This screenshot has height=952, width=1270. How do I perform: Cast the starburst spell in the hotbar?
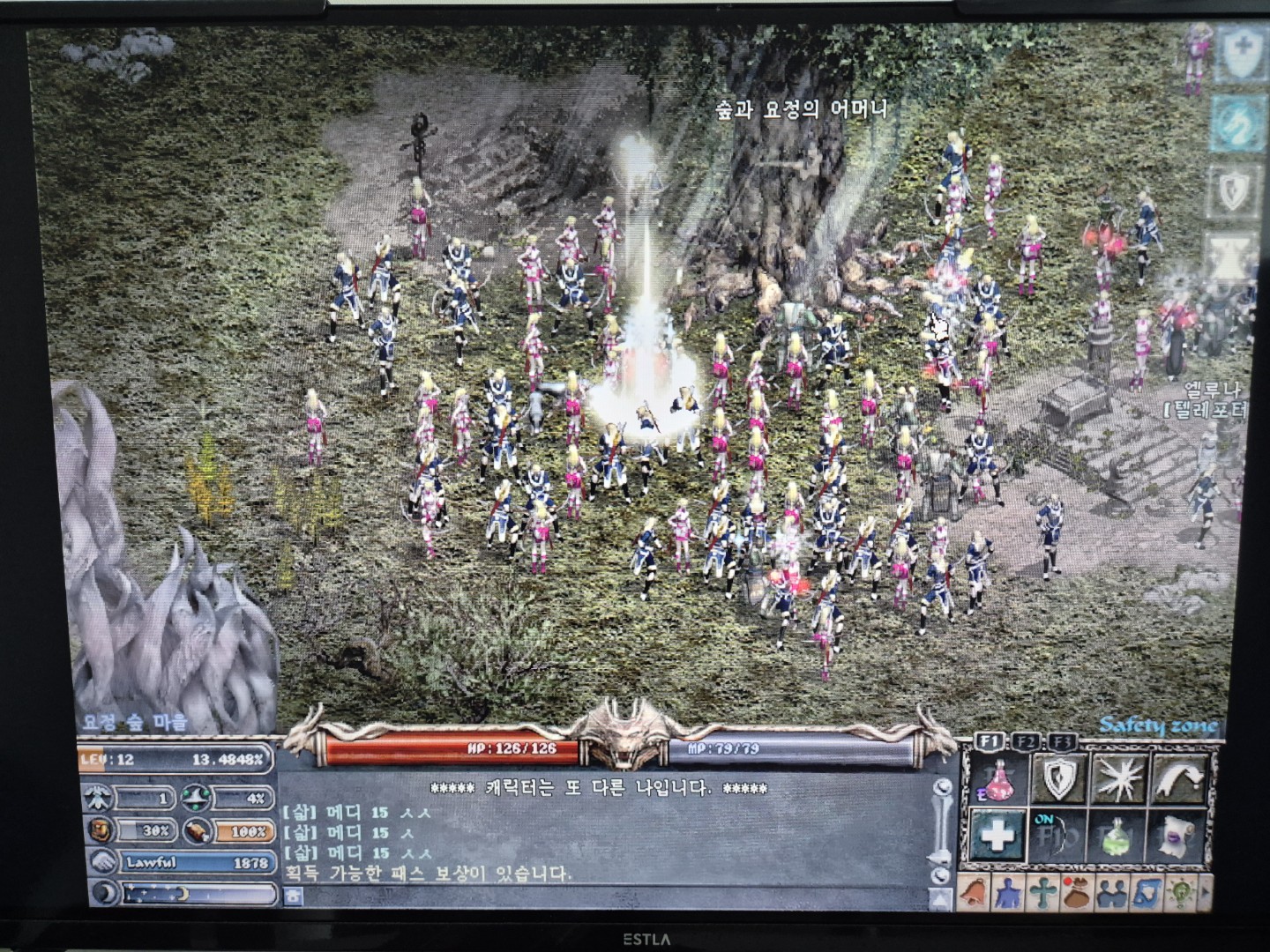tap(1118, 780)
